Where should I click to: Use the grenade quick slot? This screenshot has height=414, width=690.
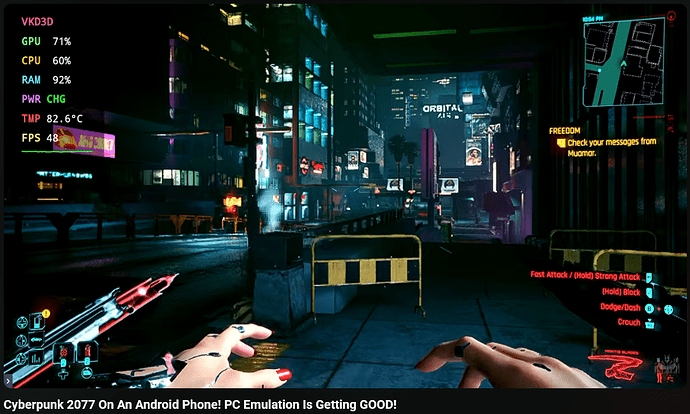tap(64, 353)
